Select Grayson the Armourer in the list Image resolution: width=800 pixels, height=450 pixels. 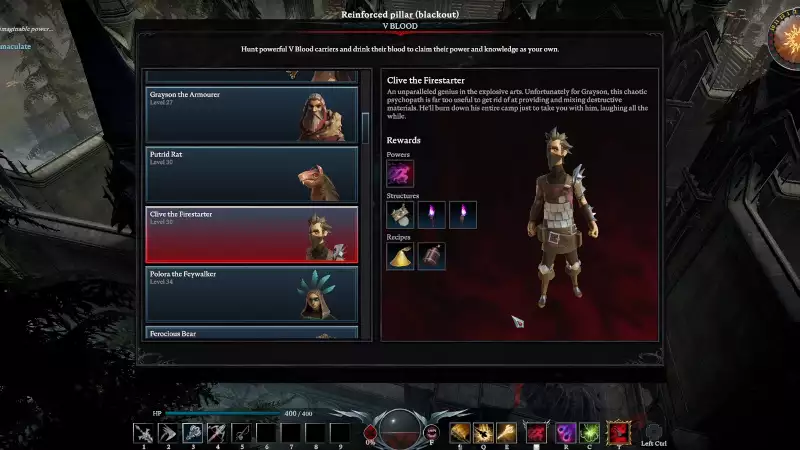[251, 114]
